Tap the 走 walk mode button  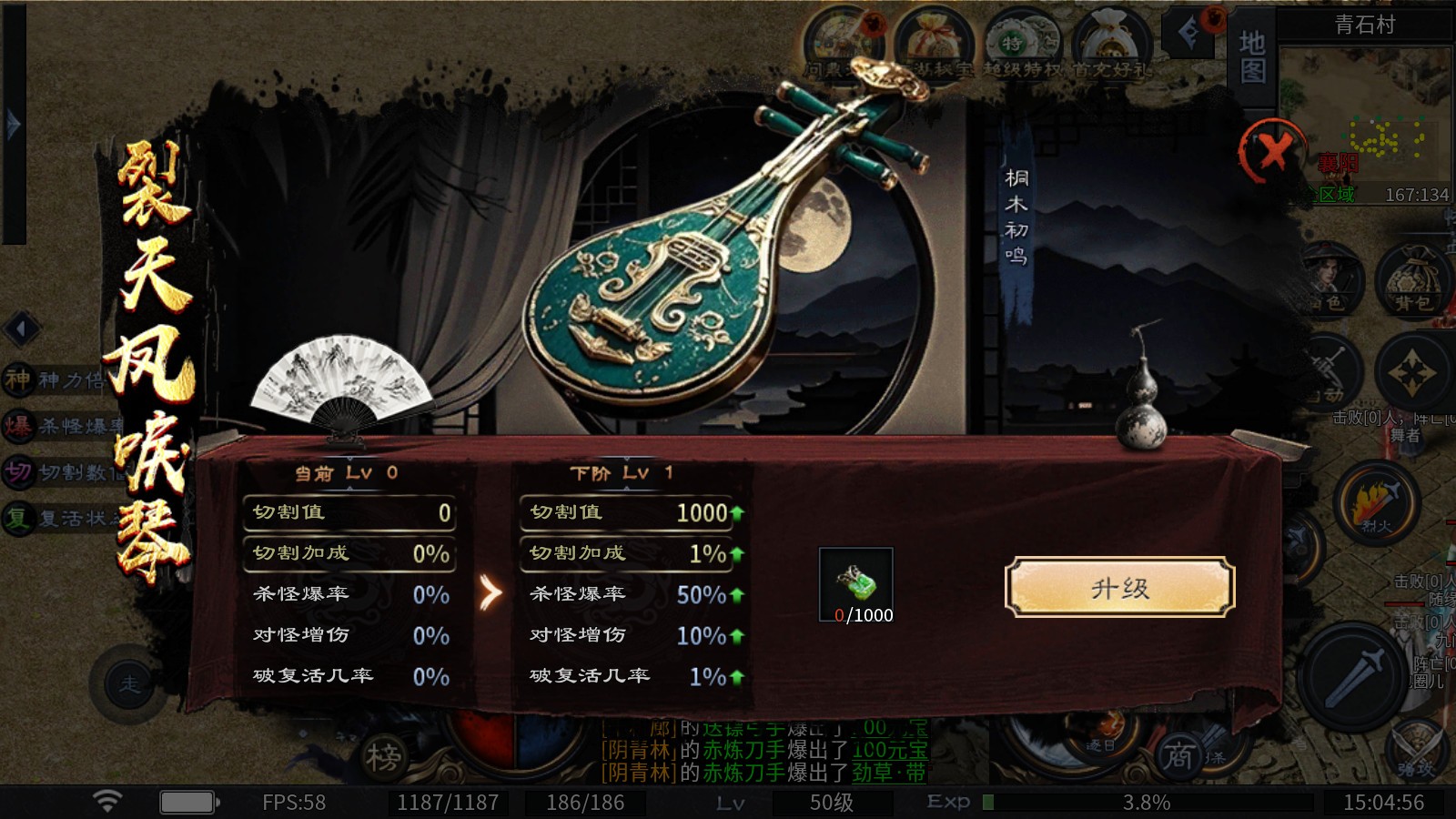click(x=129, y=683)
